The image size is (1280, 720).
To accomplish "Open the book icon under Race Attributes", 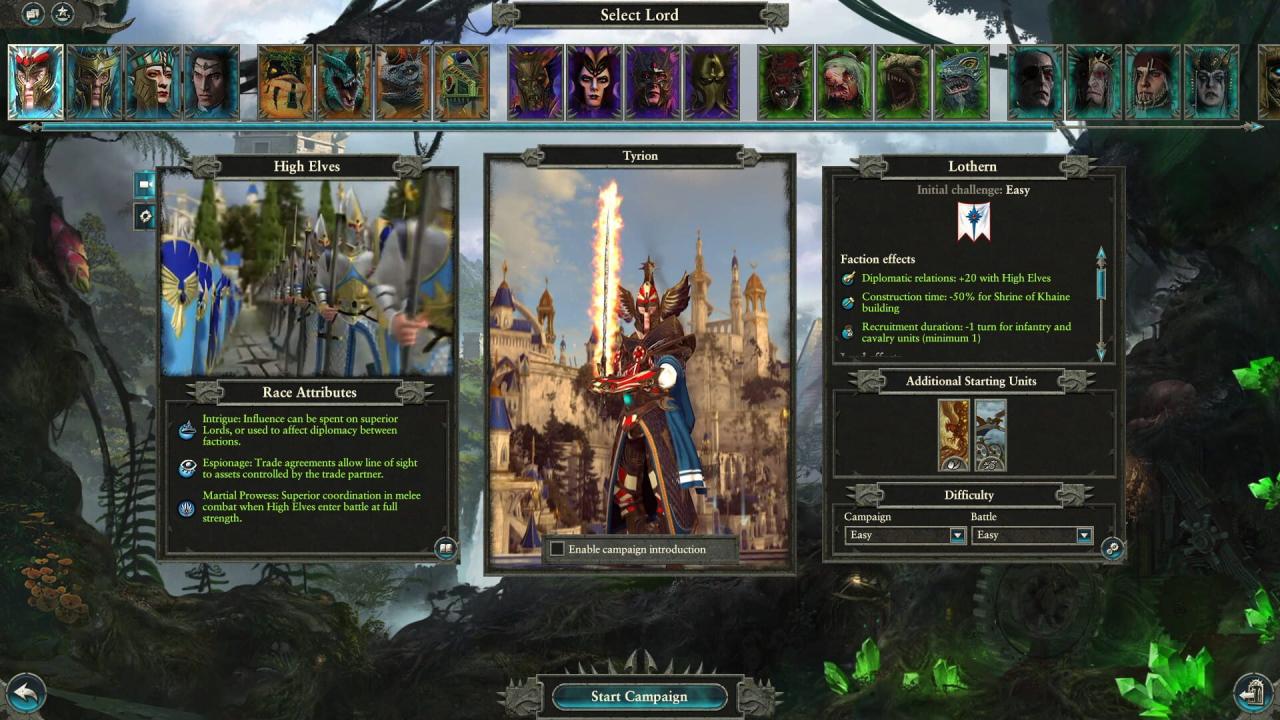I will (x=445, y=547).
